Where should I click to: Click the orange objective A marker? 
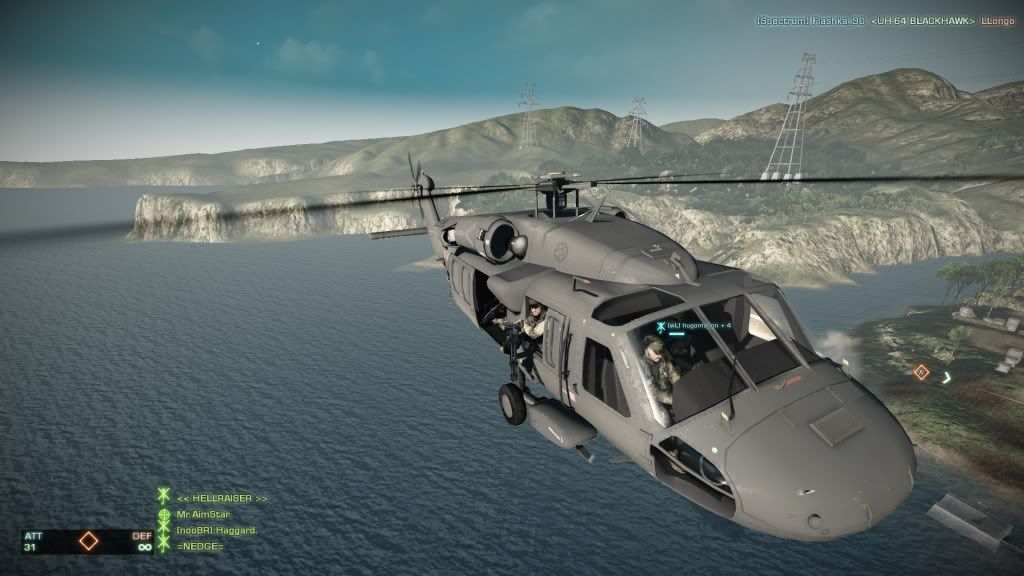[x=921, y=373]
